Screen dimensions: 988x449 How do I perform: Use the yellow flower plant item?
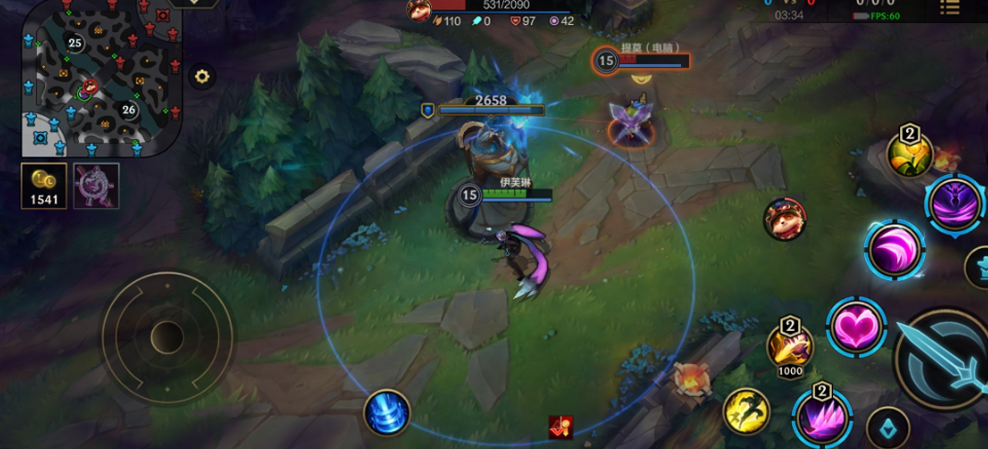(909, 153)
